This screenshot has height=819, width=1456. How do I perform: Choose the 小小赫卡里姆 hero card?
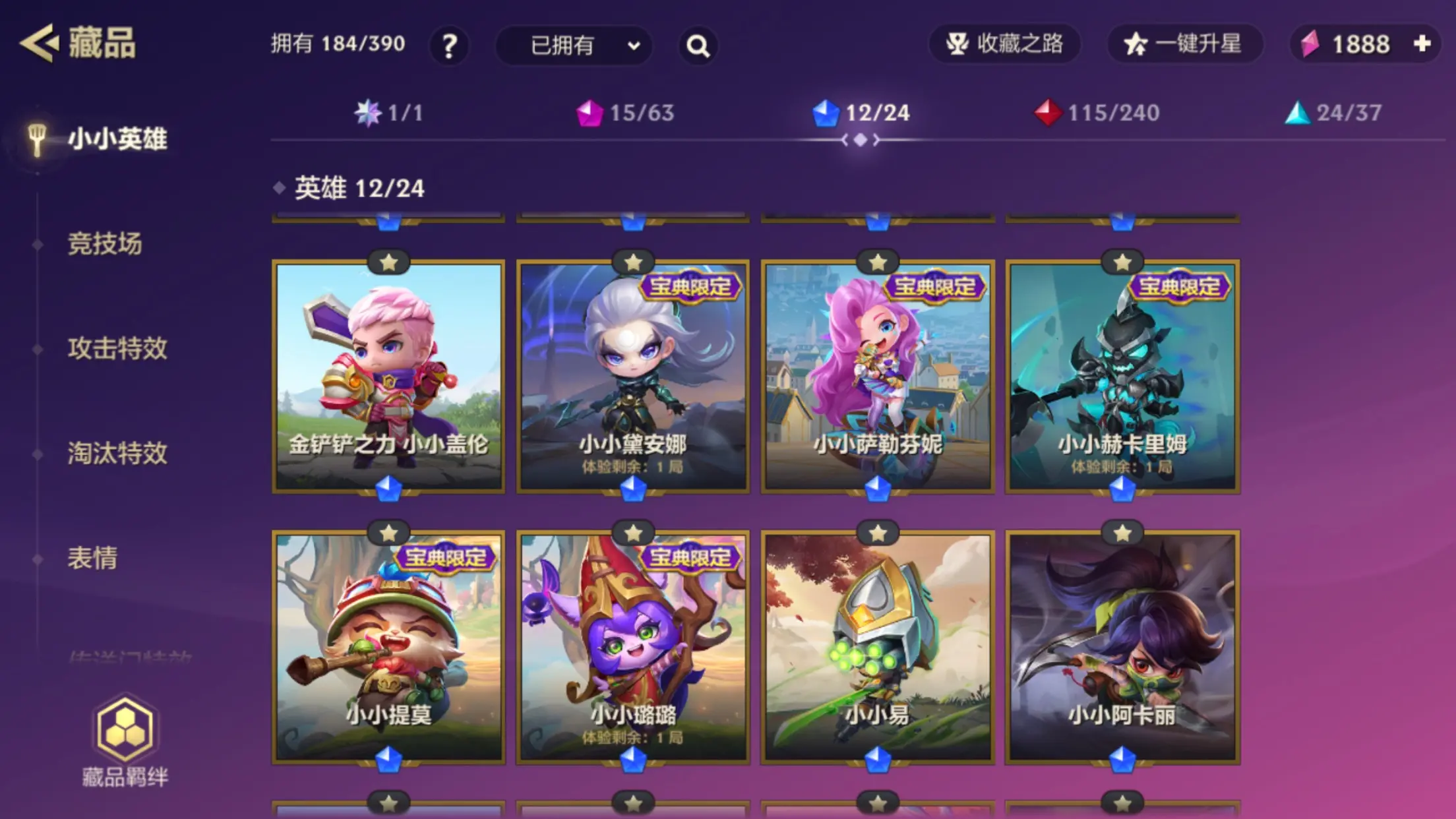[1122, 376]
